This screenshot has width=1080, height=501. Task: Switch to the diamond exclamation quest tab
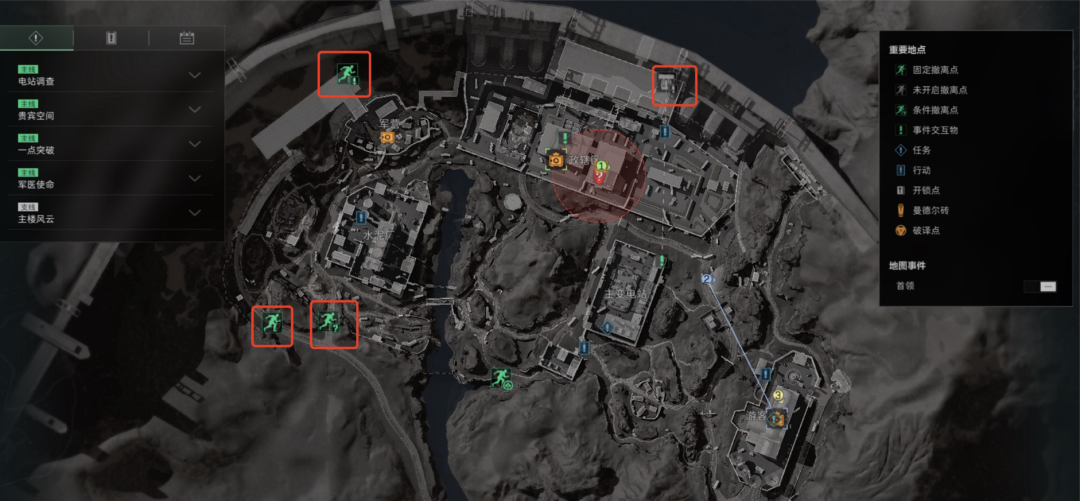click(37, 38)
